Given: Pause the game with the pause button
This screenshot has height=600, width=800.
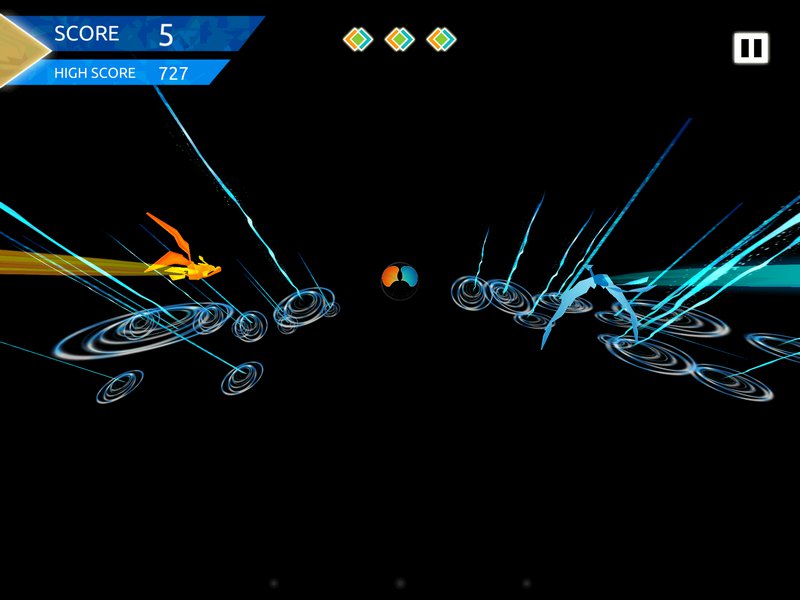Looking at the screenshot, I should click(750, 48).
